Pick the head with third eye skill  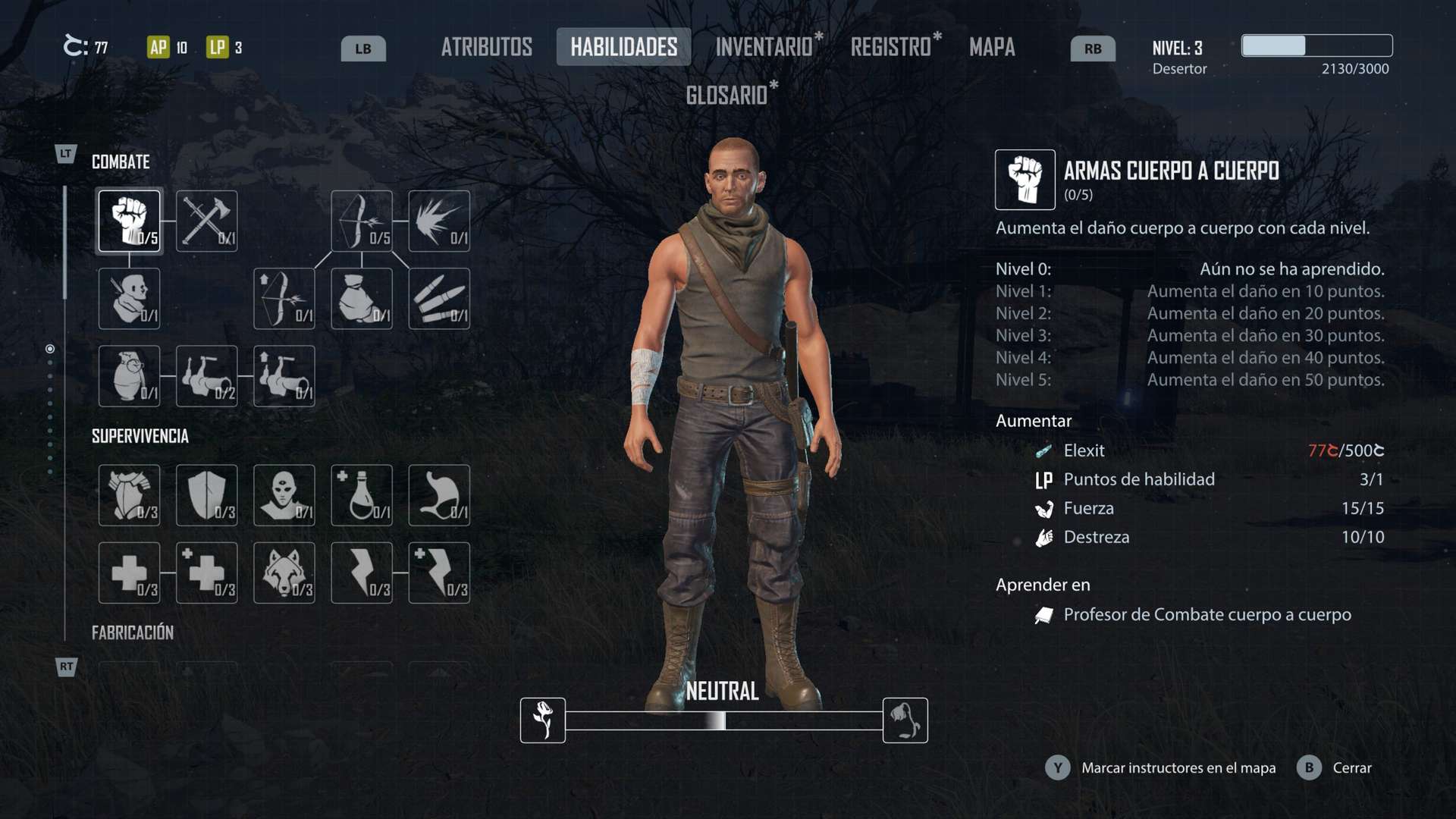(284, 495)
